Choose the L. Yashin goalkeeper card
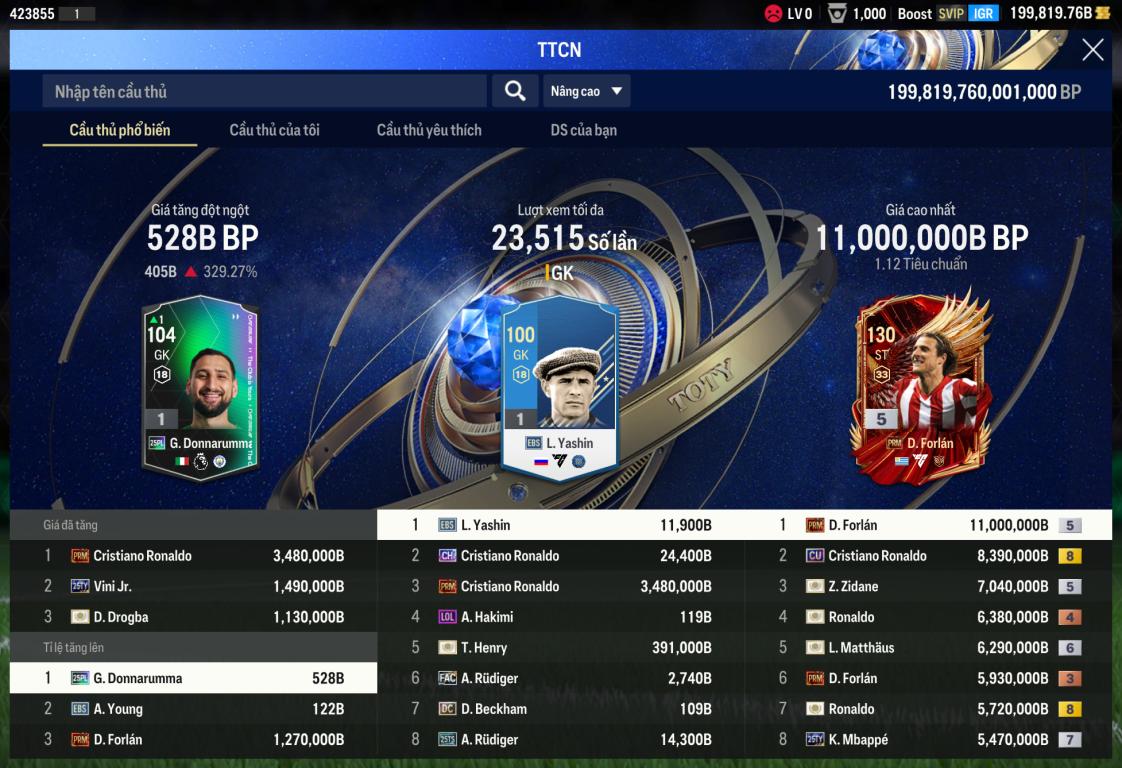 560,387
